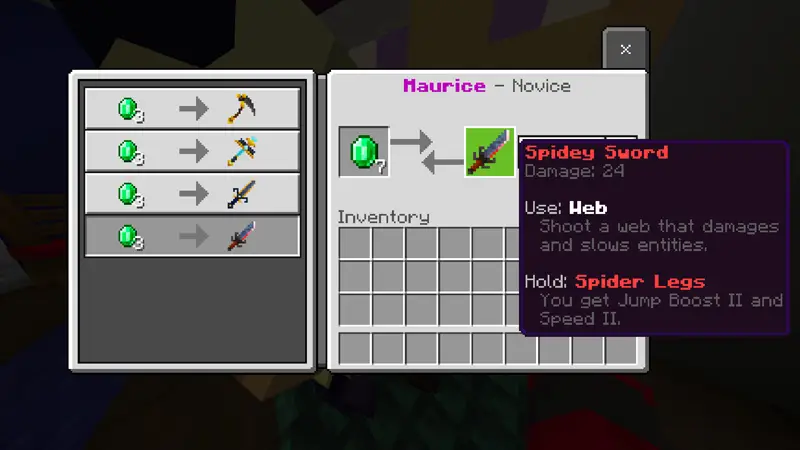
Task: Pick the blue sword with gold tip trade
Action: 192,194
